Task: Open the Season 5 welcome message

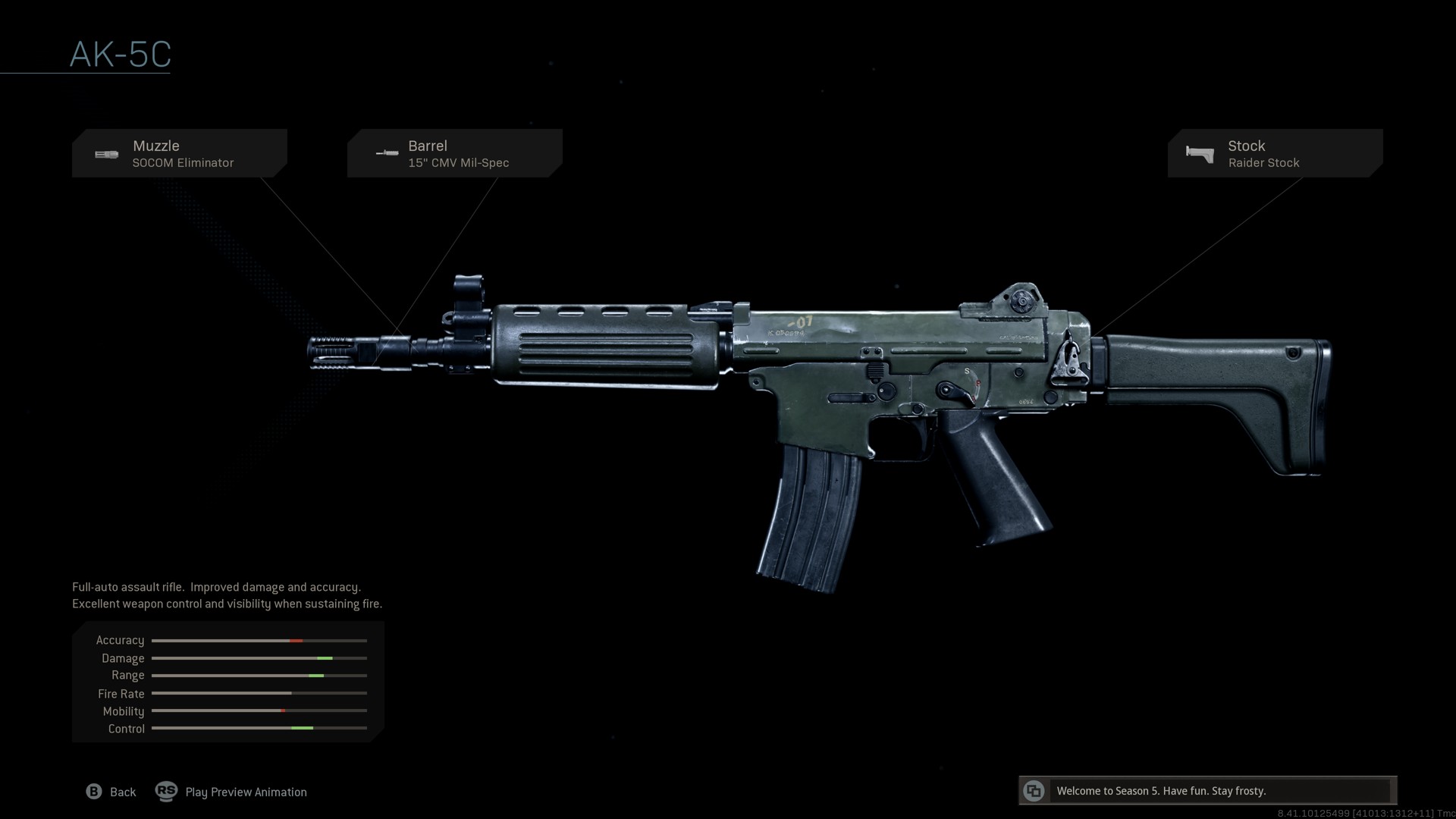Action: point(1207,791)
